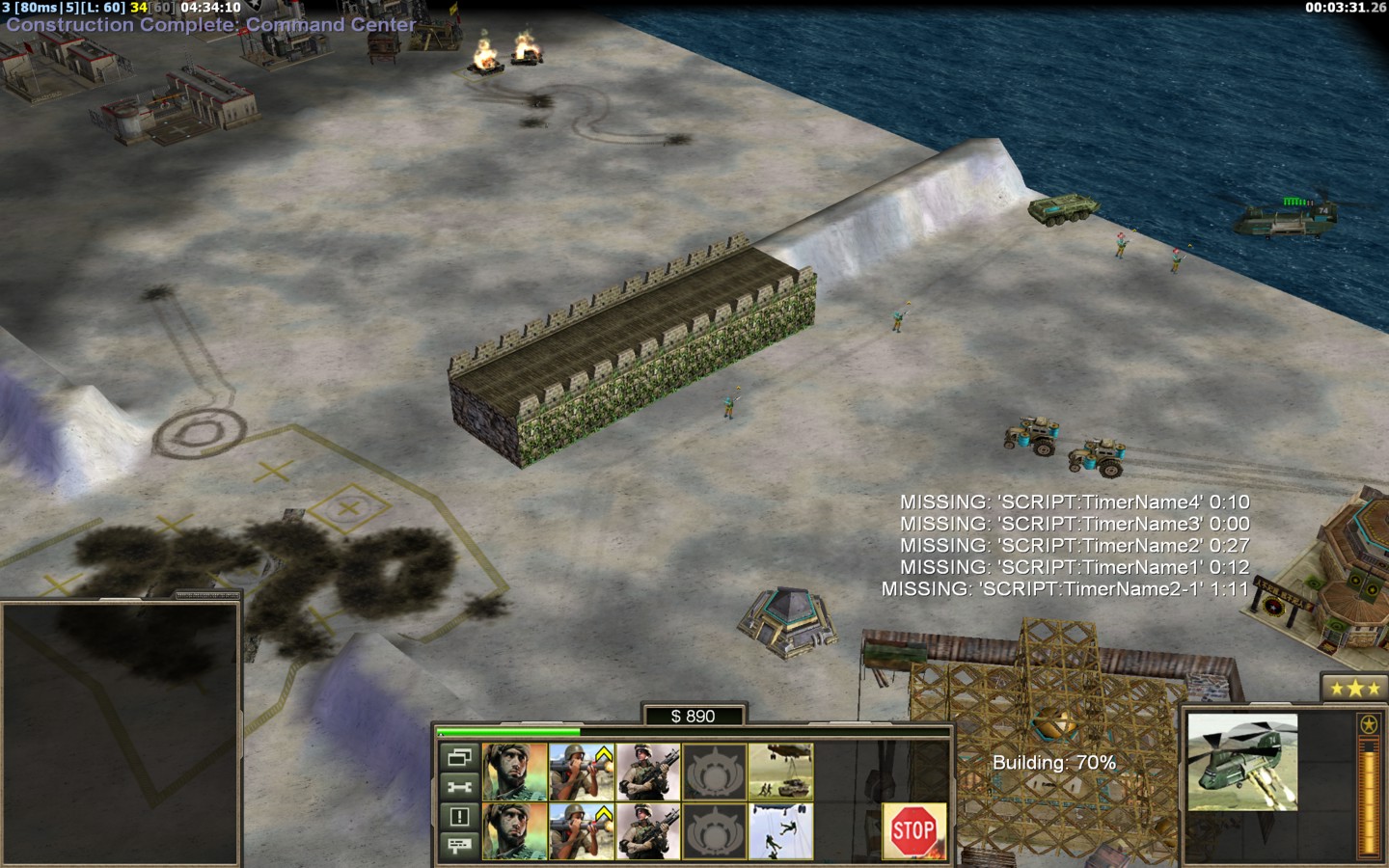Click the exclamation mark button
Screen dimensions: 1389x868
(x=459, y=817)
